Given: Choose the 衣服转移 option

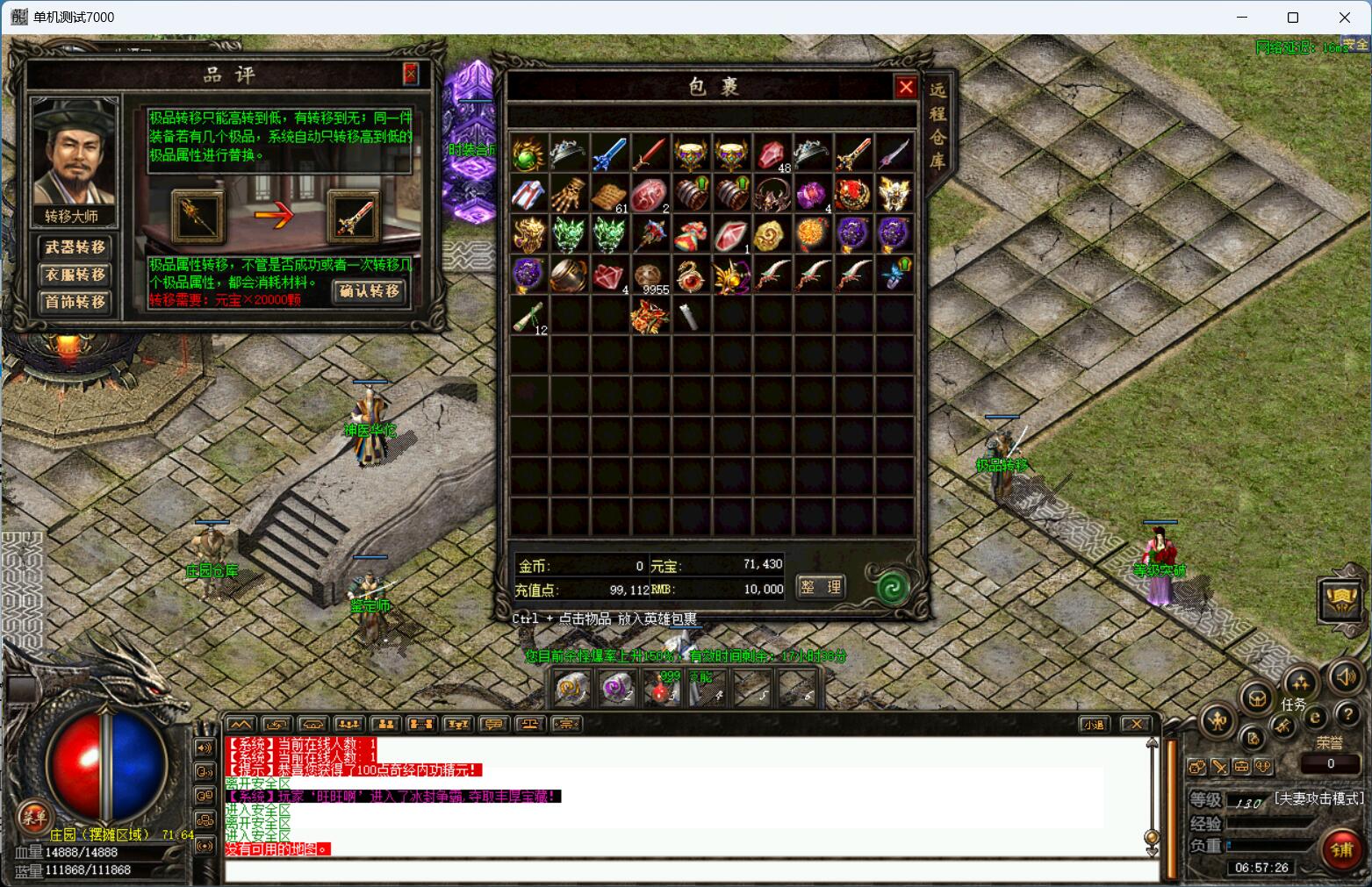Looking at the screenshot, I should [x=75, y=275].
